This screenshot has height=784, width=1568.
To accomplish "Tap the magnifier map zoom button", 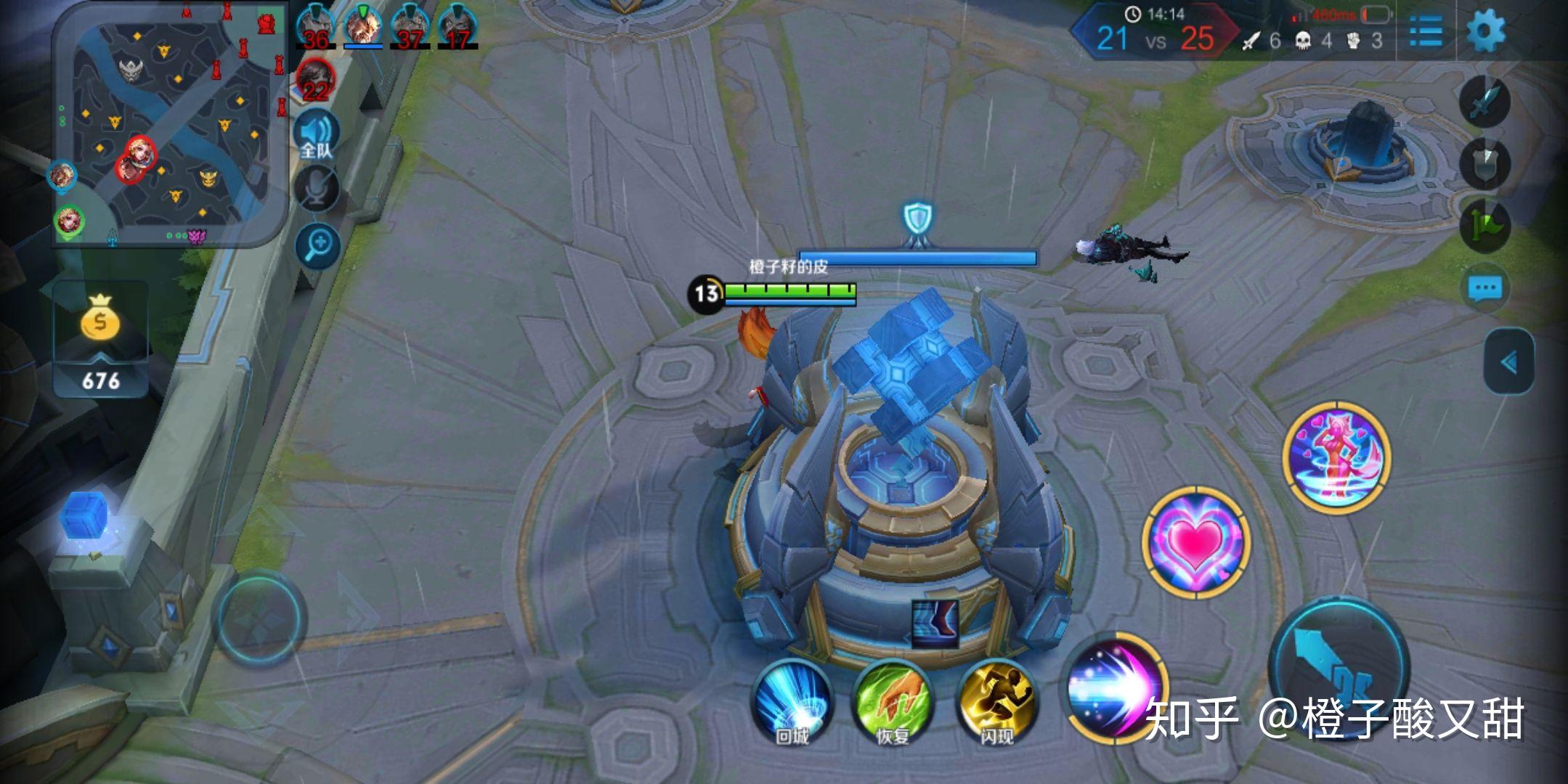I will pyautogui.click(x=318, y=245).
